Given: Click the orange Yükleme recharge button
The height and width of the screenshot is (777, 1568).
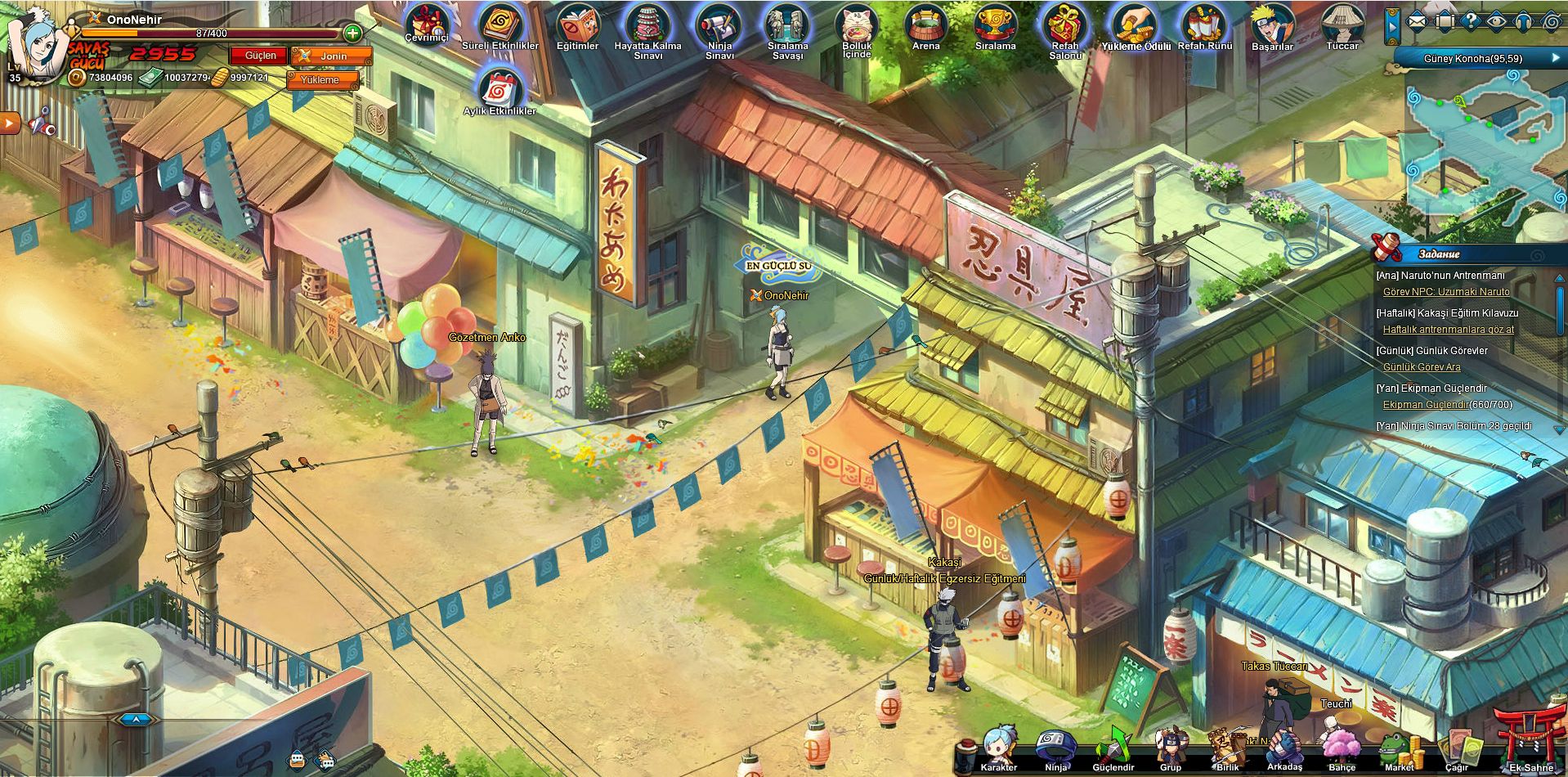Looking at the screenshot, I should pos(321,80).
